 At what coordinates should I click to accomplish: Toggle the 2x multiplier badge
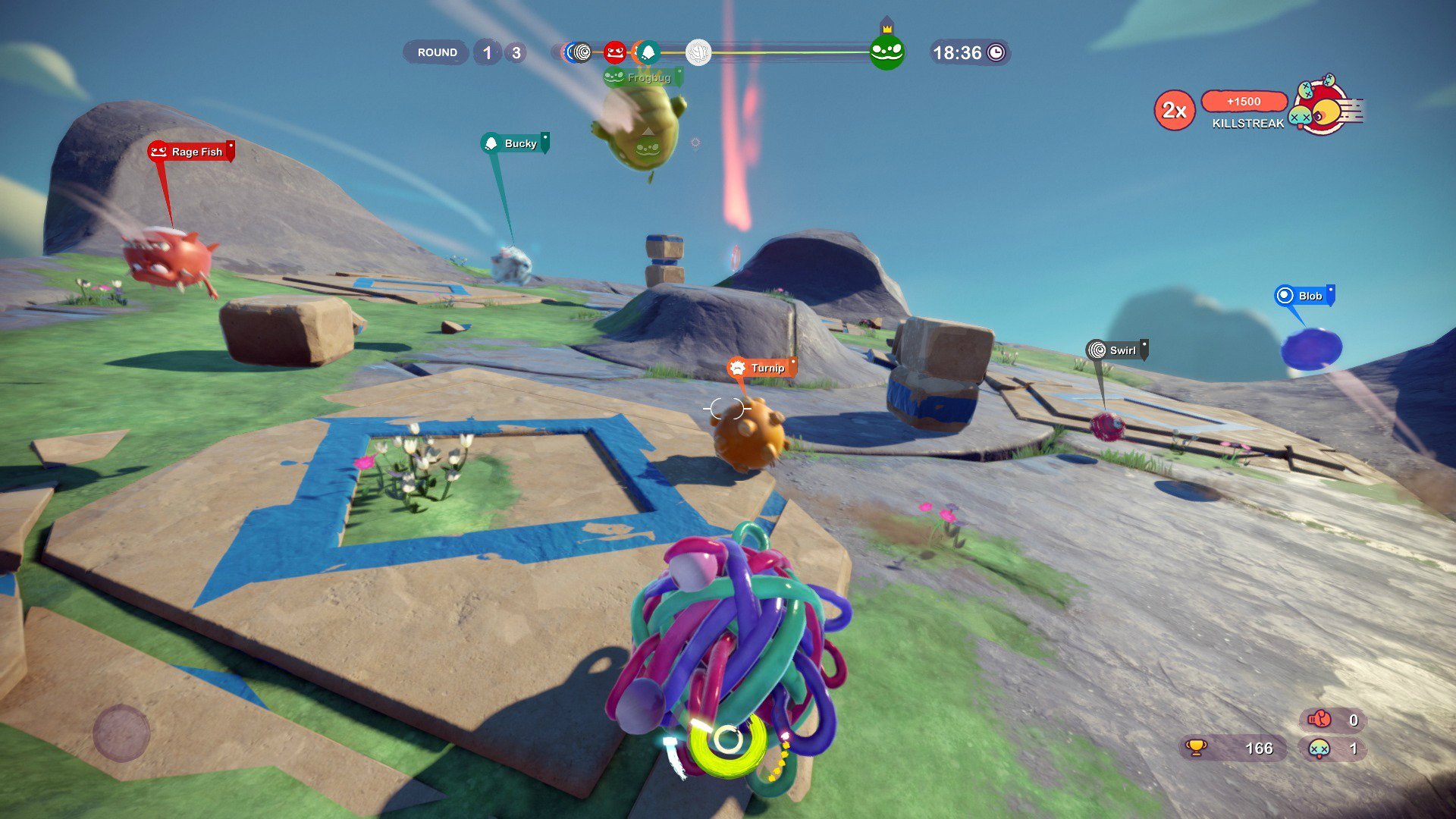[x=1174, y=110]
